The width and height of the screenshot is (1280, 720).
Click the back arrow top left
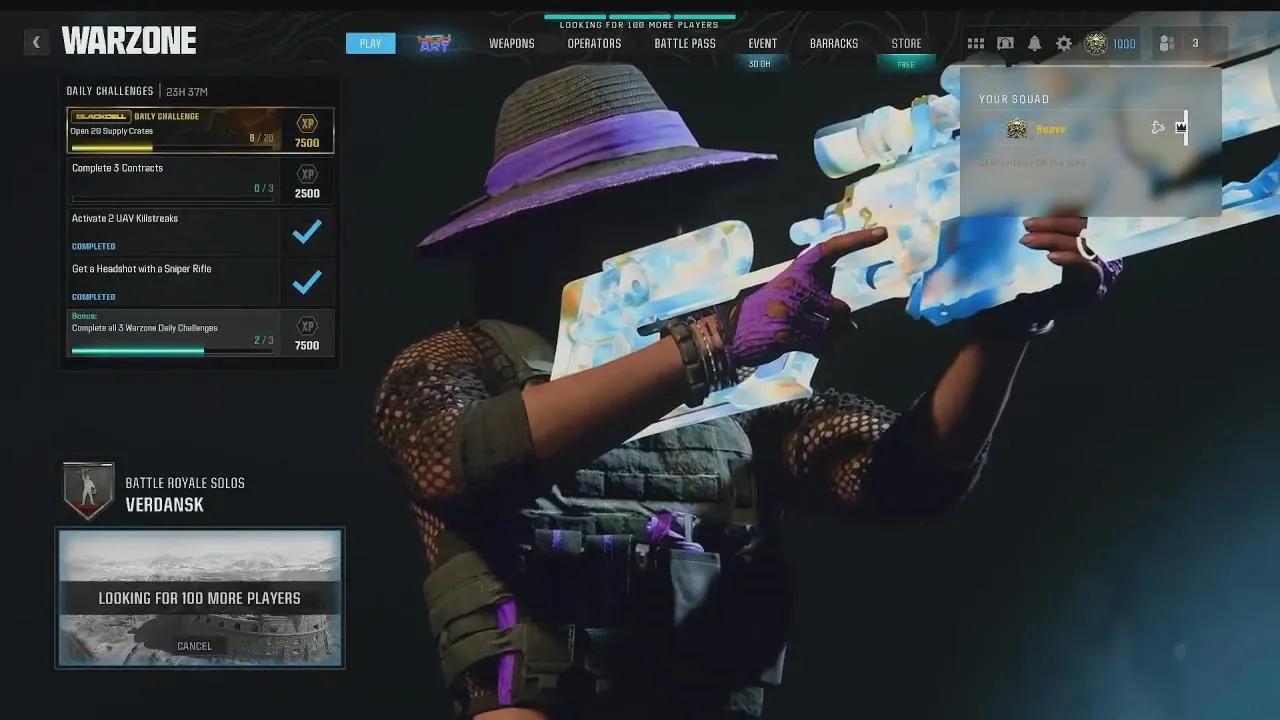[x=36, y=42]
